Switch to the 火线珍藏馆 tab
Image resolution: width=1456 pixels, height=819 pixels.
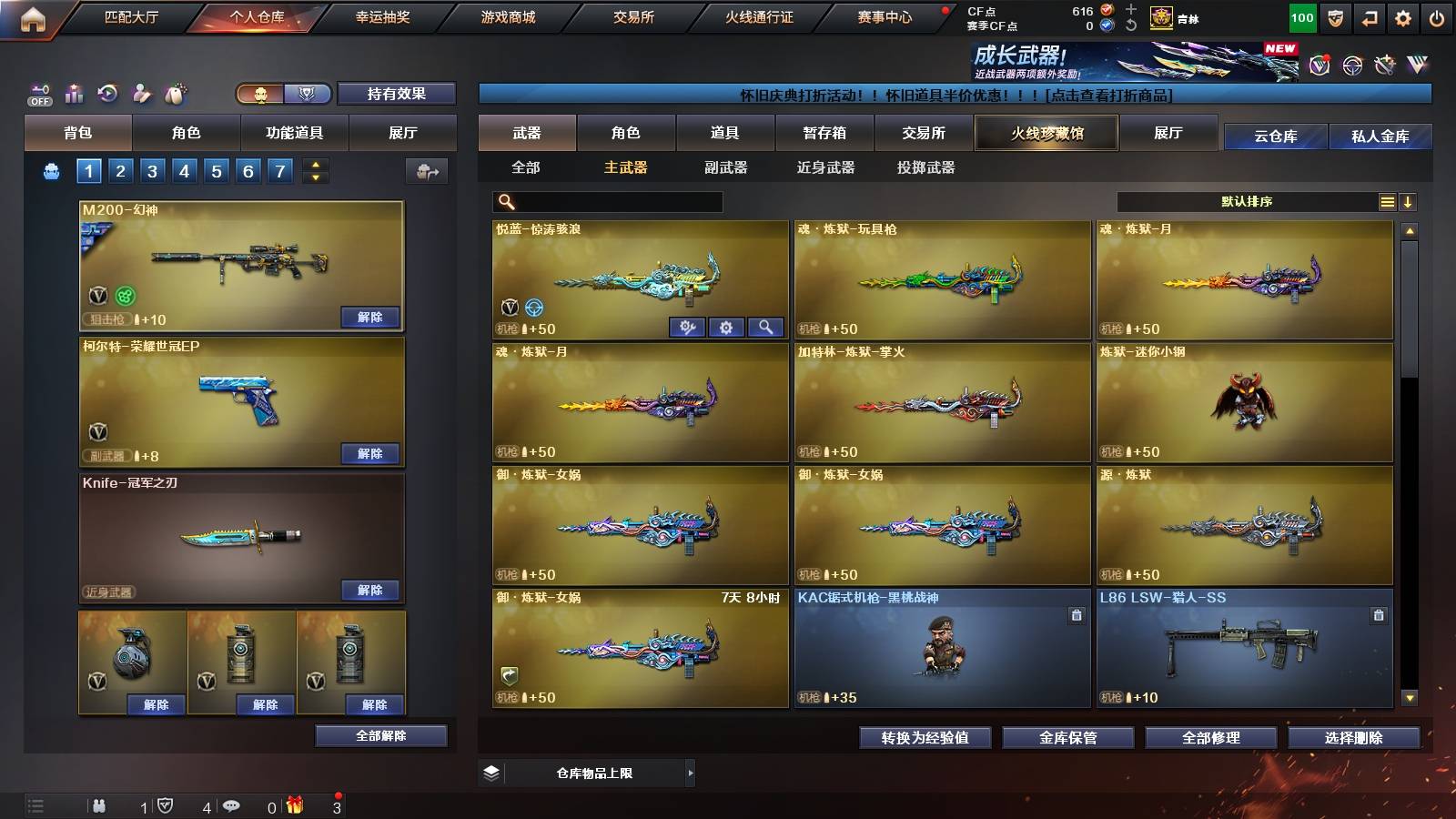point(1046,132)
